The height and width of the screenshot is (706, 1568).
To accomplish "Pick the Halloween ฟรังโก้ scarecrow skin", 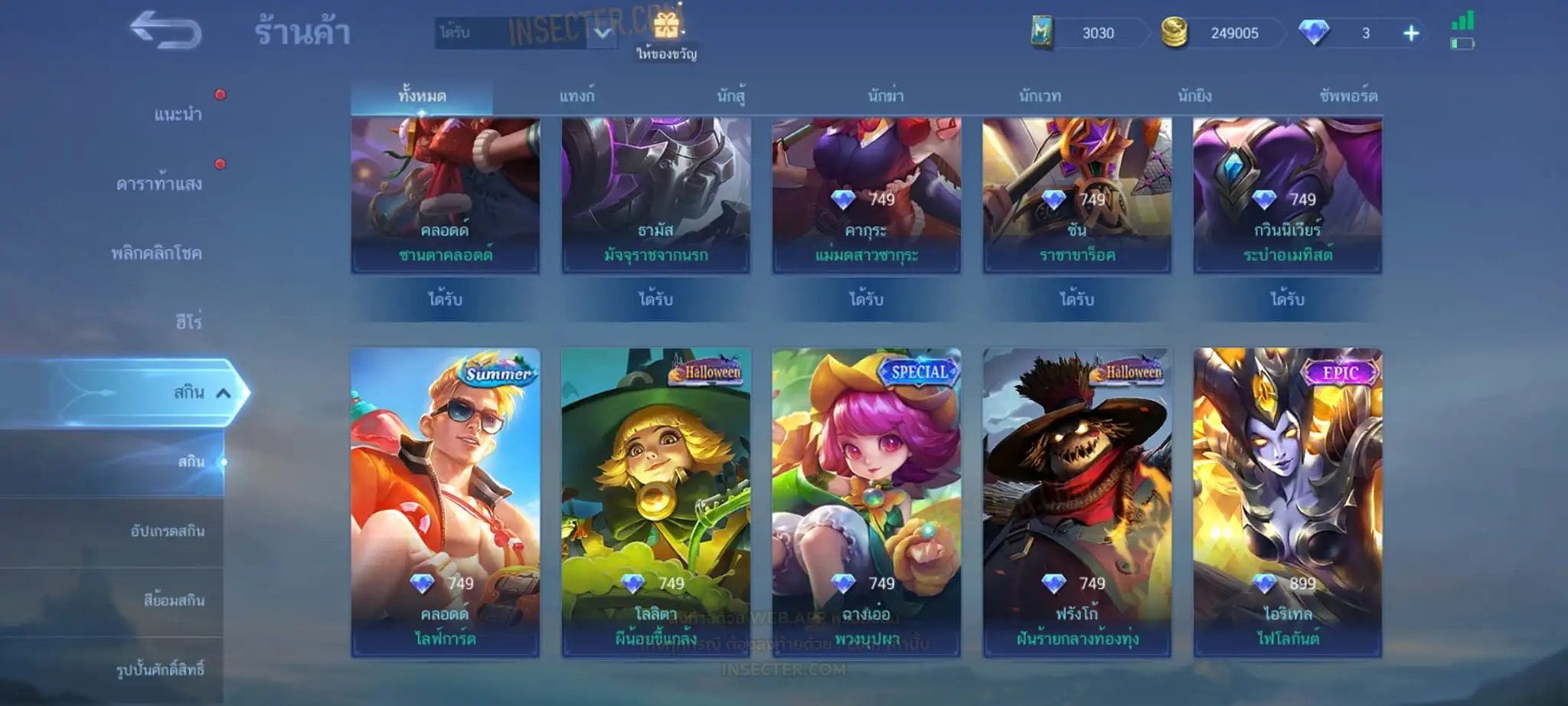I will [1076, 502].
